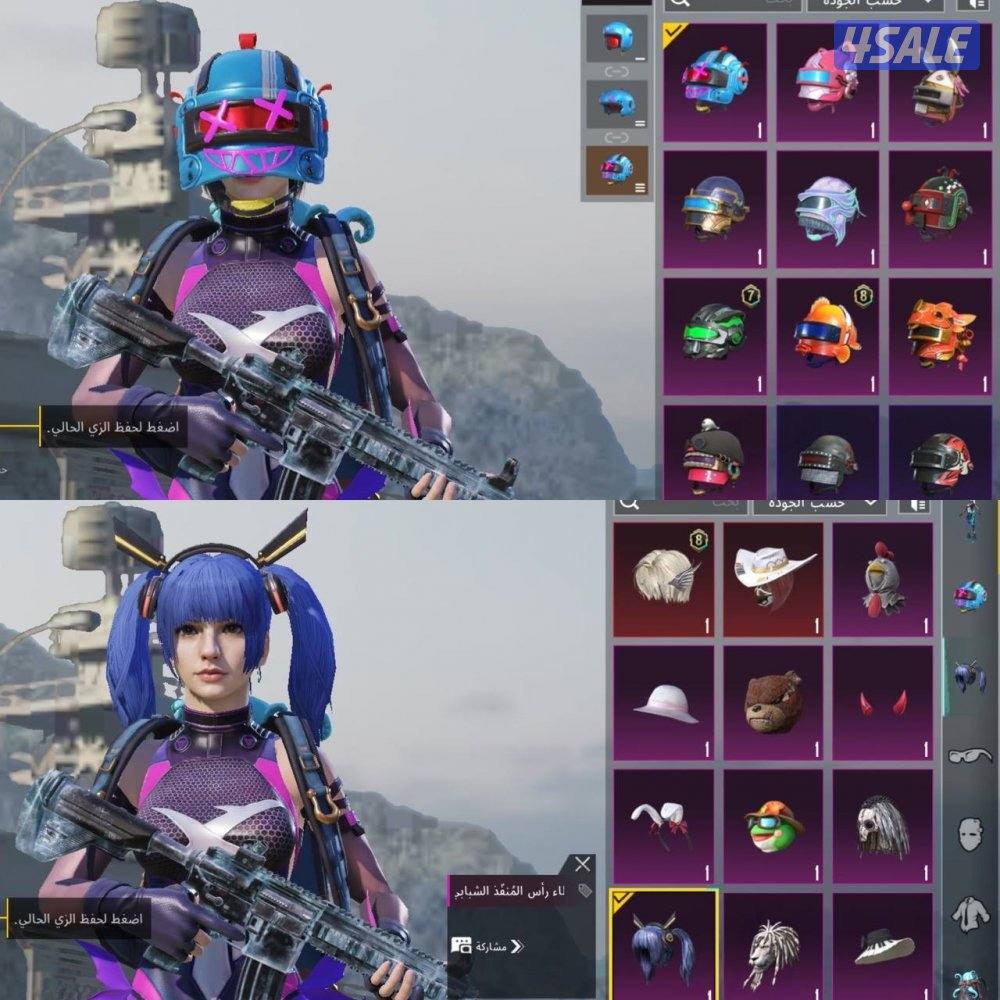Screen dimensions: 1000x1000
Task: Choose the skull mask with grey hair
Action: click(883, 826)
